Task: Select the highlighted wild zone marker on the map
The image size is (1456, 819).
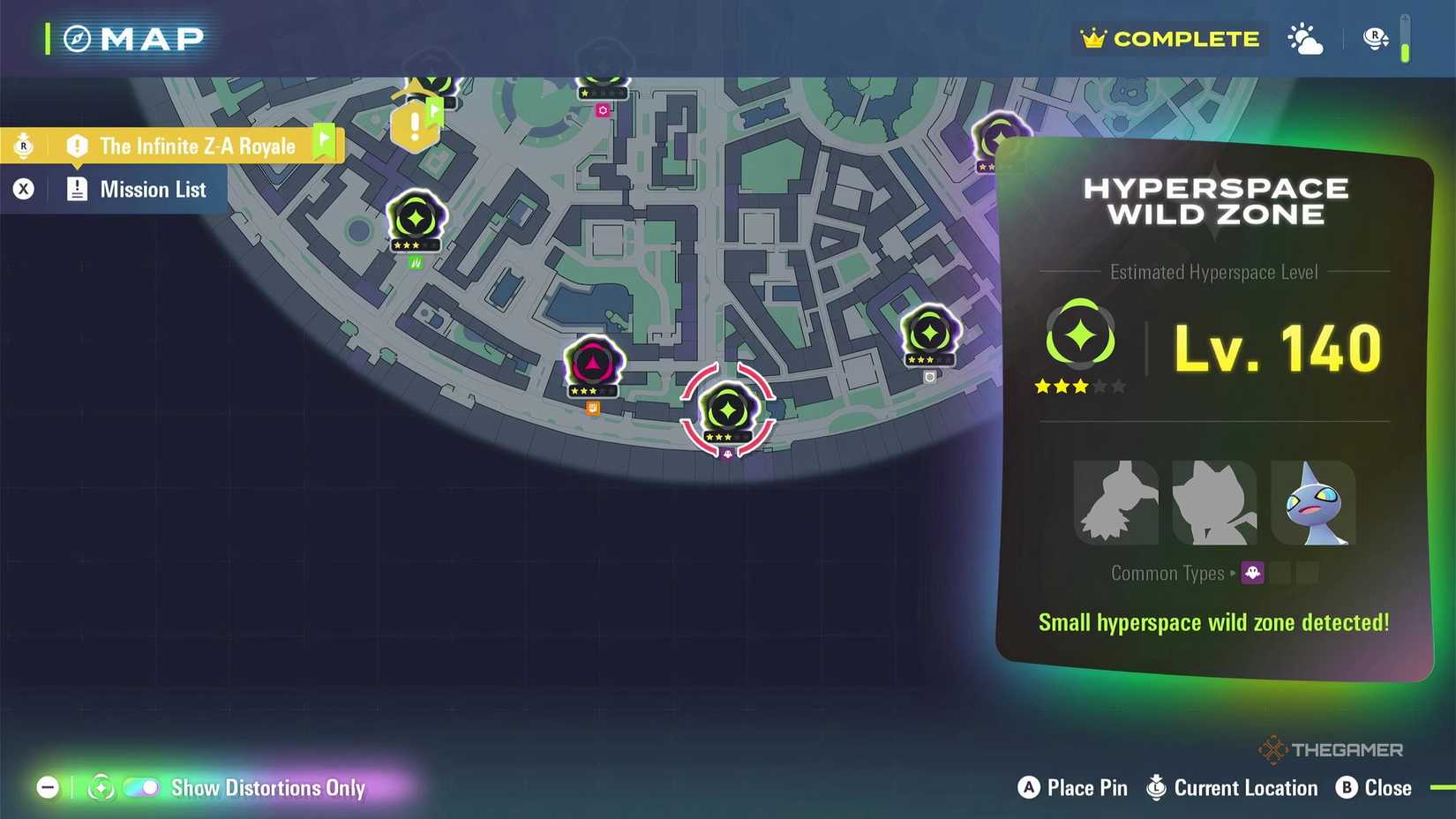Action: [728, 410]
